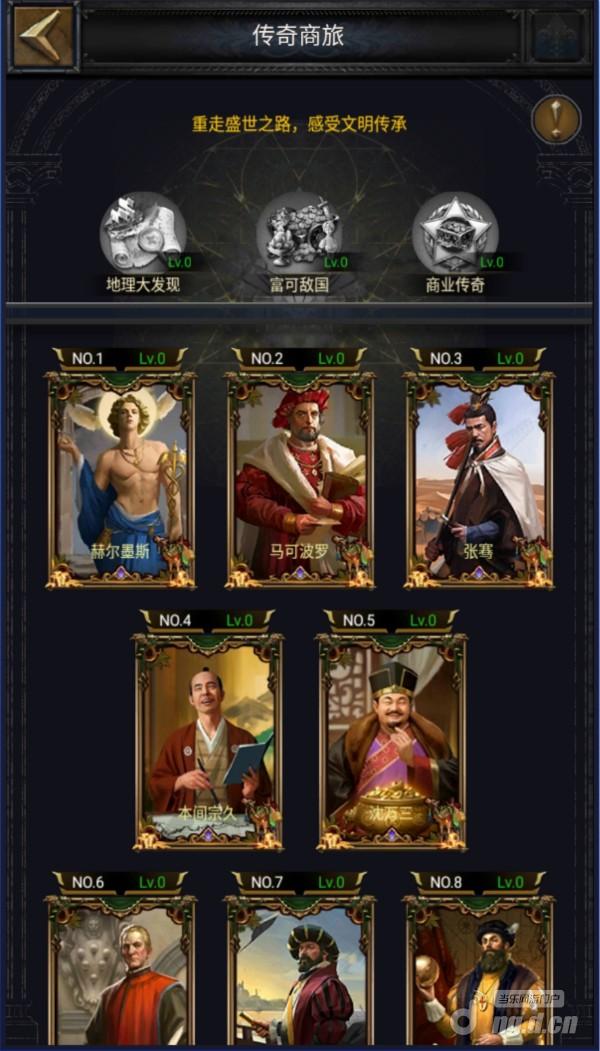This screenshot has width=600, height=1051.
Task: Open the NO.3 张骞 card
Action: pos(479,479)
